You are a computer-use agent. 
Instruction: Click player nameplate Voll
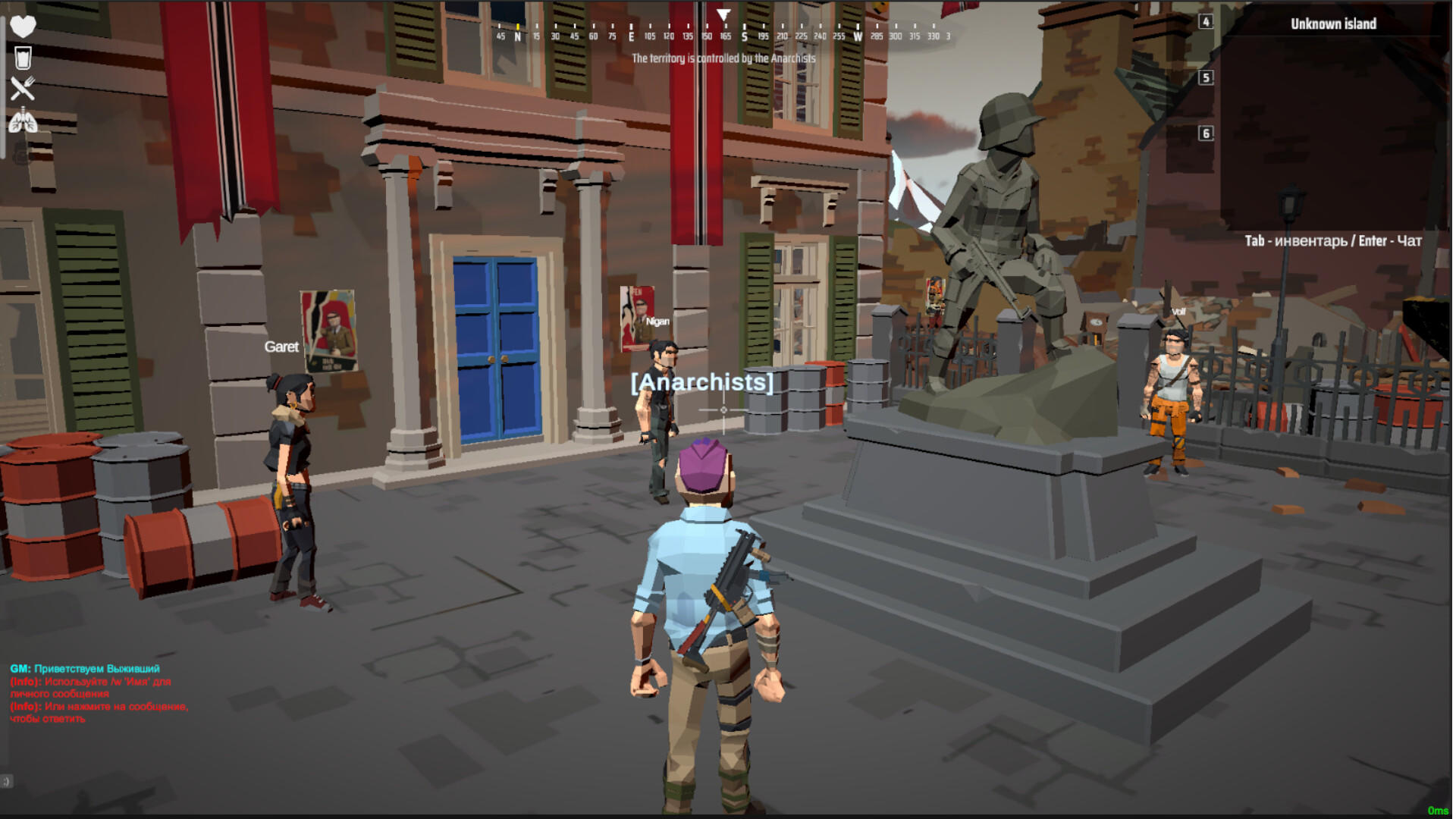tap(1178, 312)
